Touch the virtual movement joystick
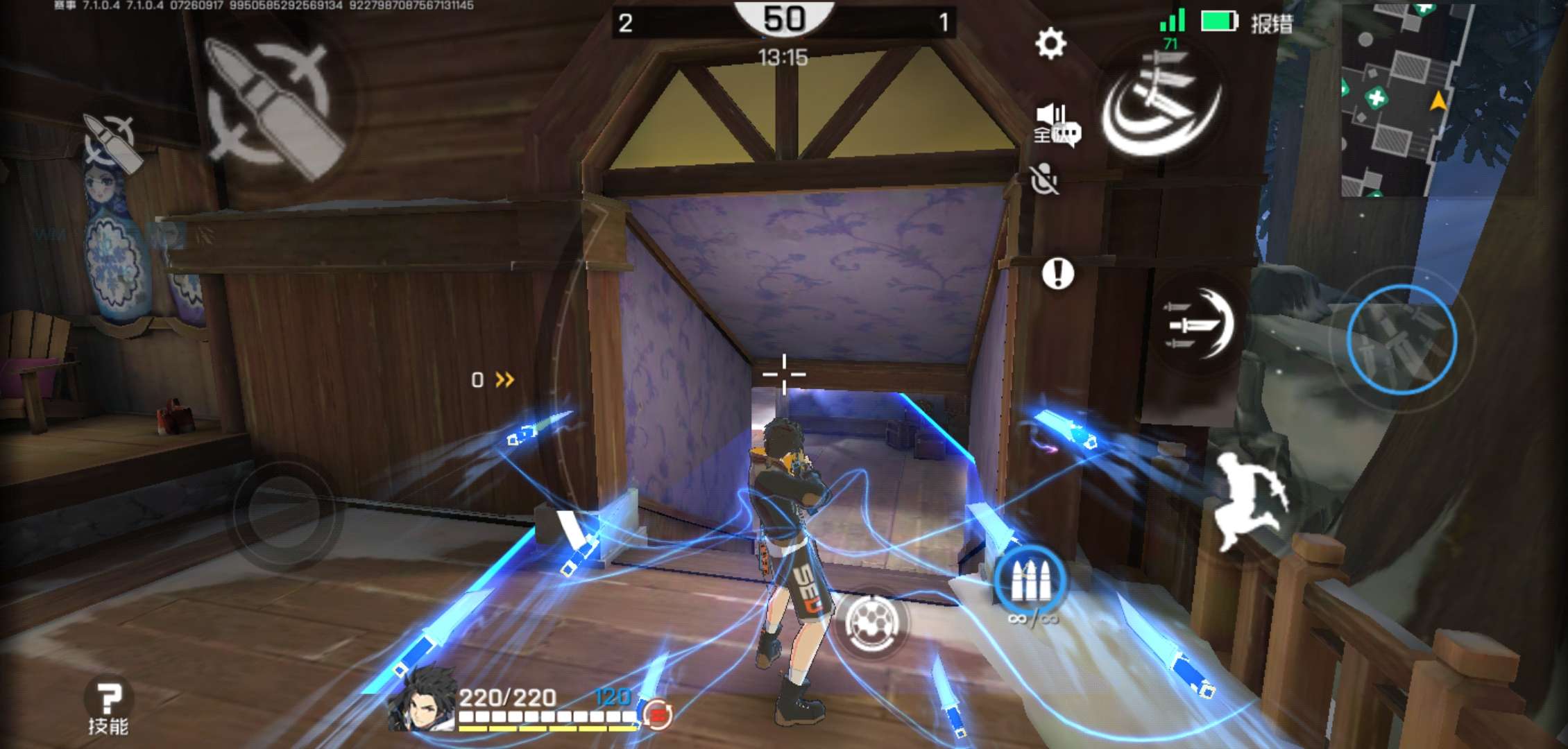1568x749 pixels. point(284,512)
